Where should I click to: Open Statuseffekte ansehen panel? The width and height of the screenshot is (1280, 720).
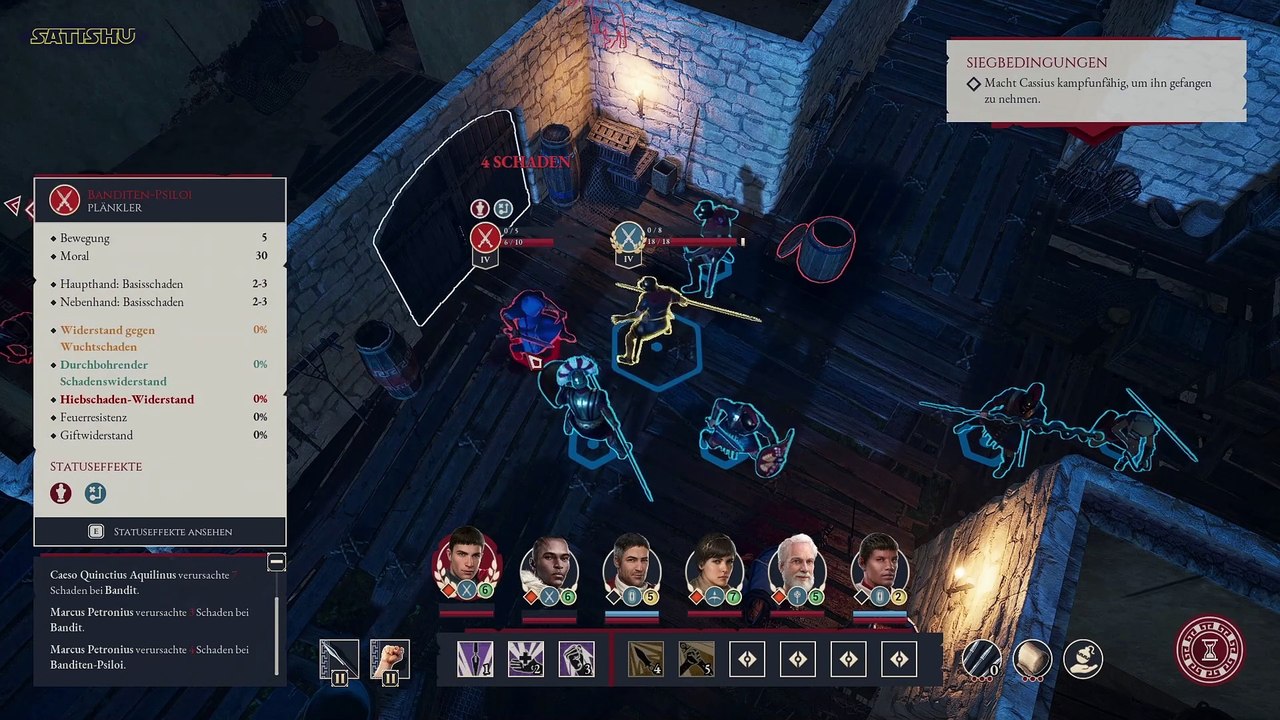tap(160, 532)
